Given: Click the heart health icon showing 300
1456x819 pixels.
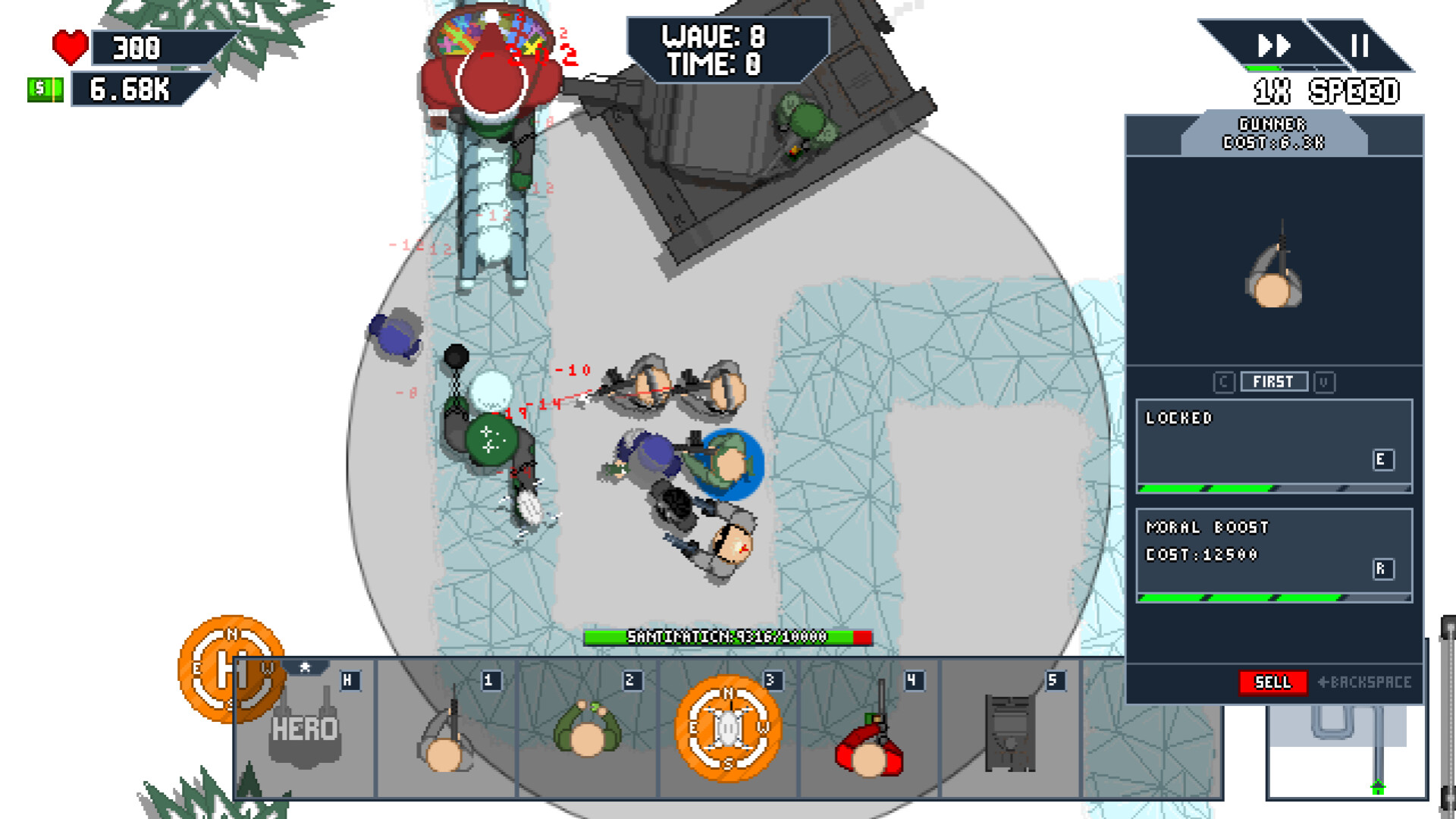Looking at the screenshot, I should pyautogui.click(x=68, y=47).
